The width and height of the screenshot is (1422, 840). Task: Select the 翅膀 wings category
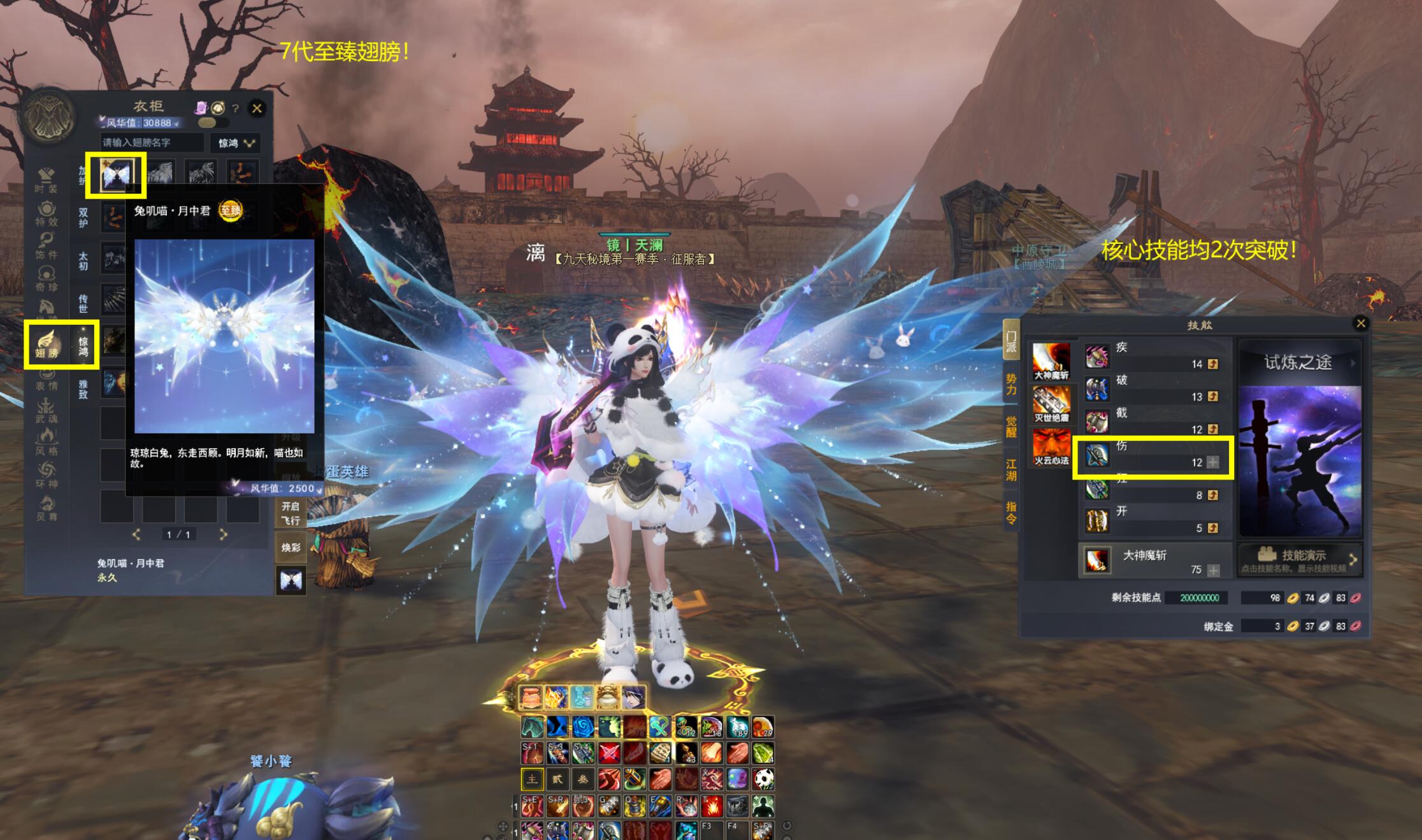click(x=47, y=344)
